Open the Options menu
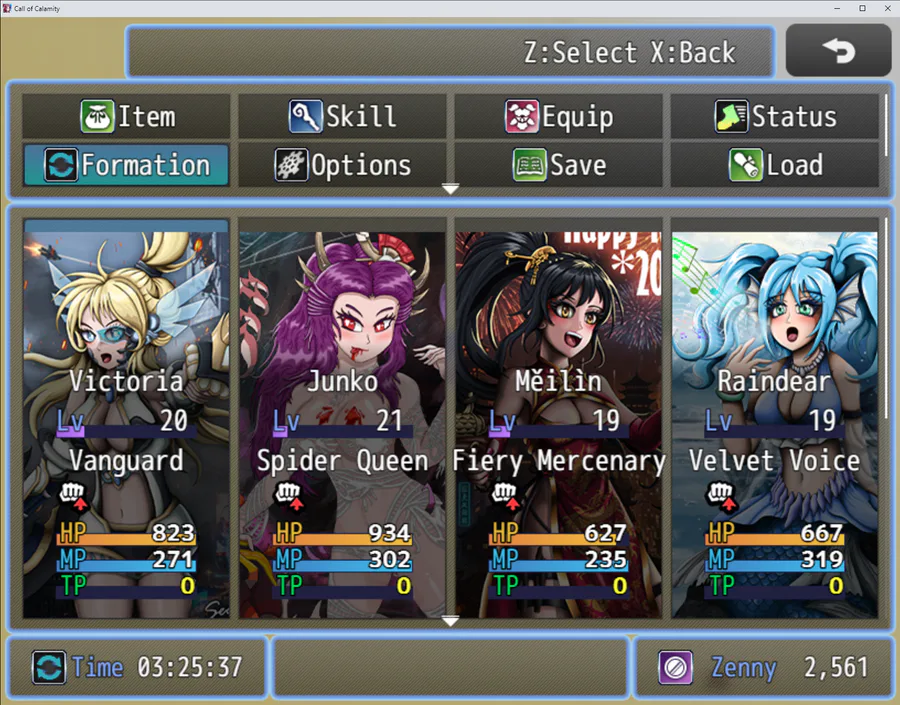The image size is (900, 705). coord(343,165)
